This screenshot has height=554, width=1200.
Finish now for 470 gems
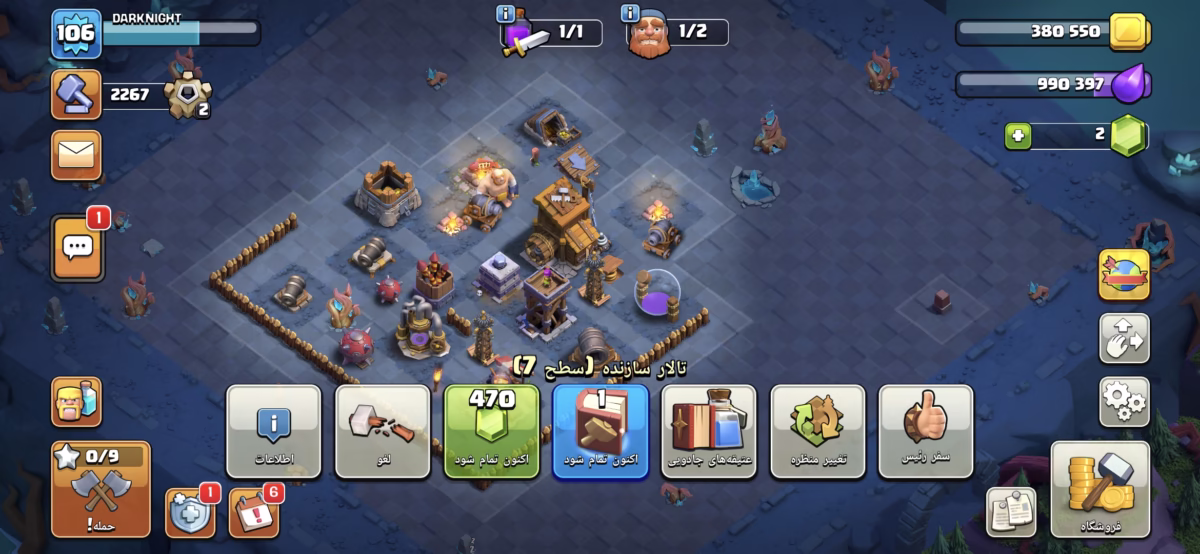tap(491, 431)
